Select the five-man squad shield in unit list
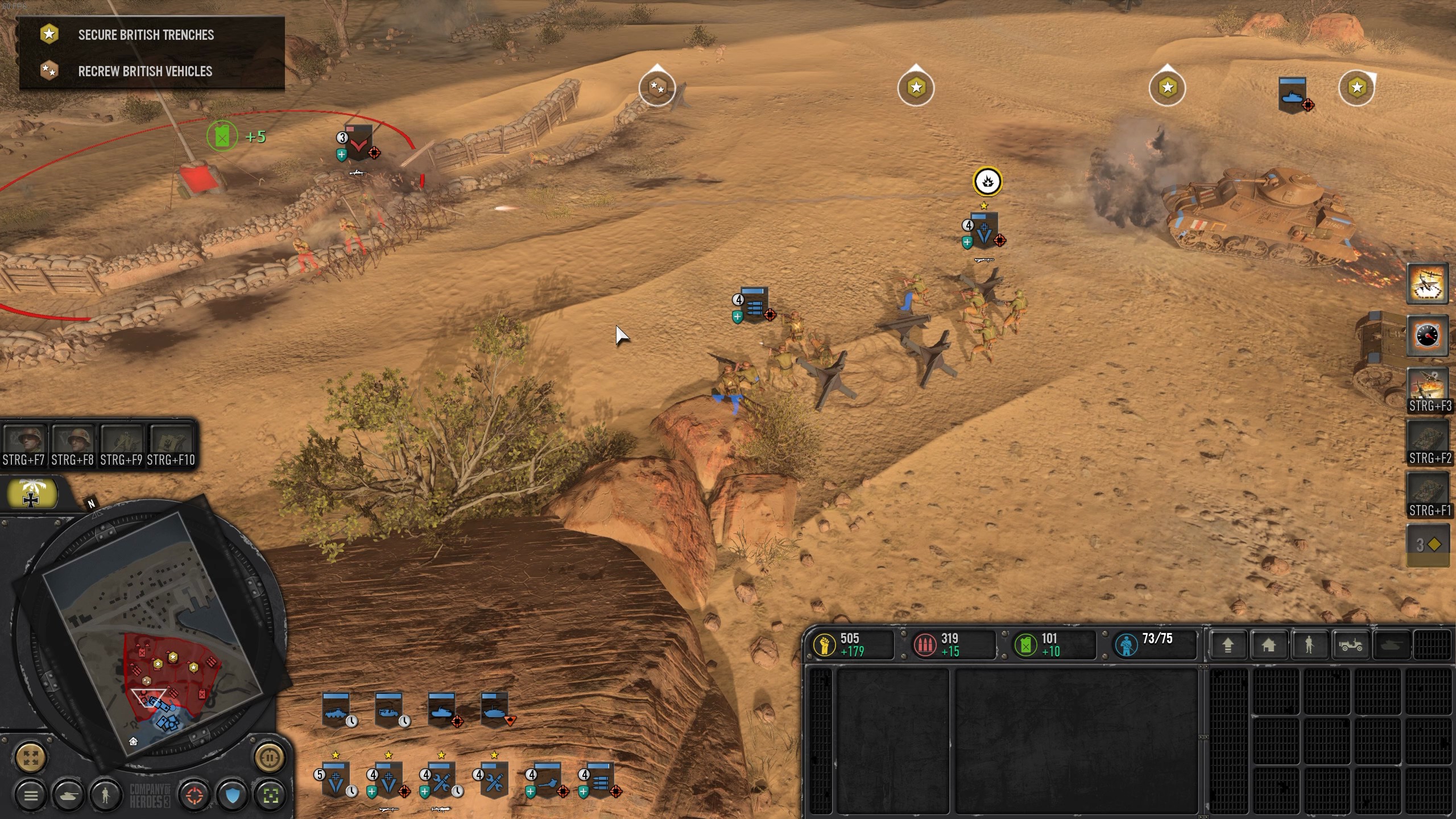The height and width of the screenshot is (819, 1456). pyautogui.click(x=334, y=780)
